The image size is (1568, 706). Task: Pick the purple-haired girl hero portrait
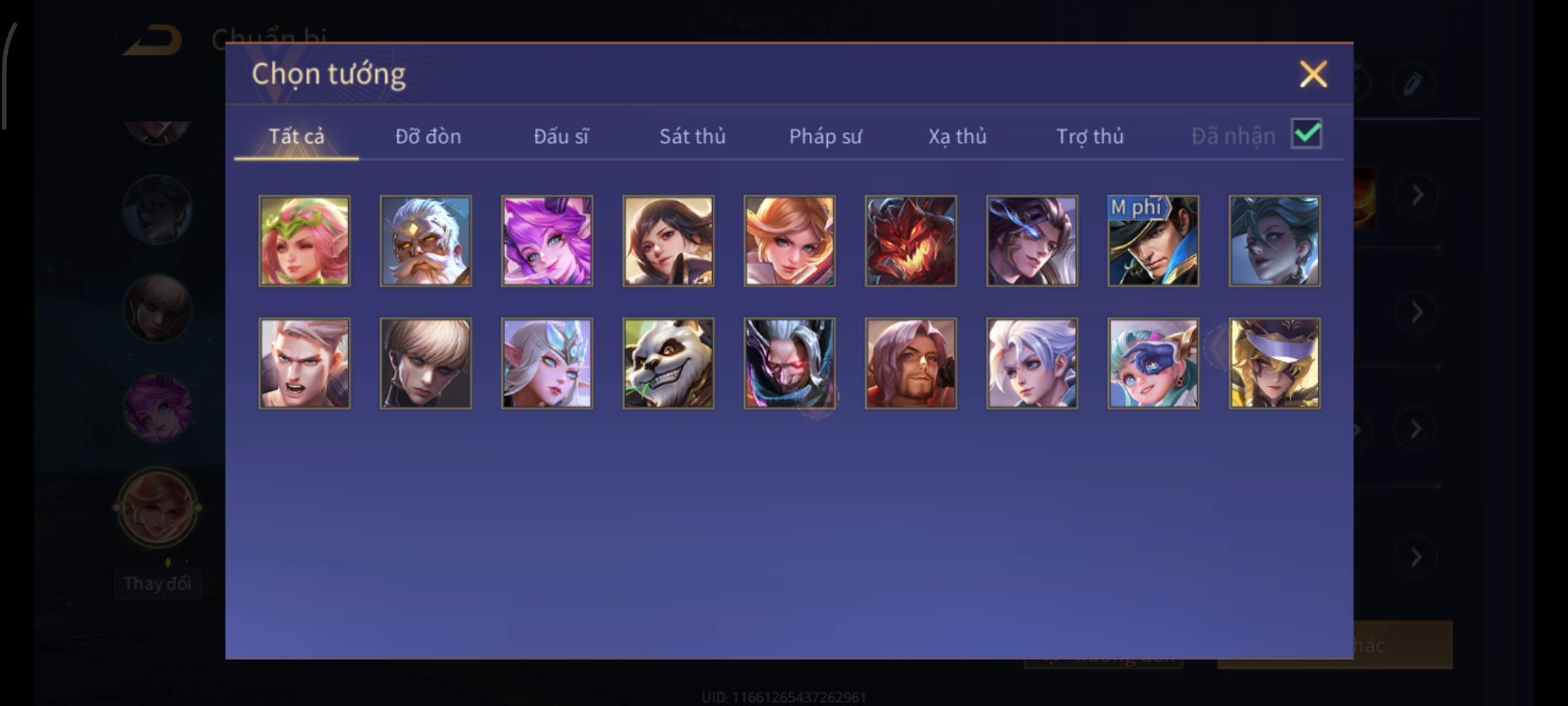click(x=547, y=241)
